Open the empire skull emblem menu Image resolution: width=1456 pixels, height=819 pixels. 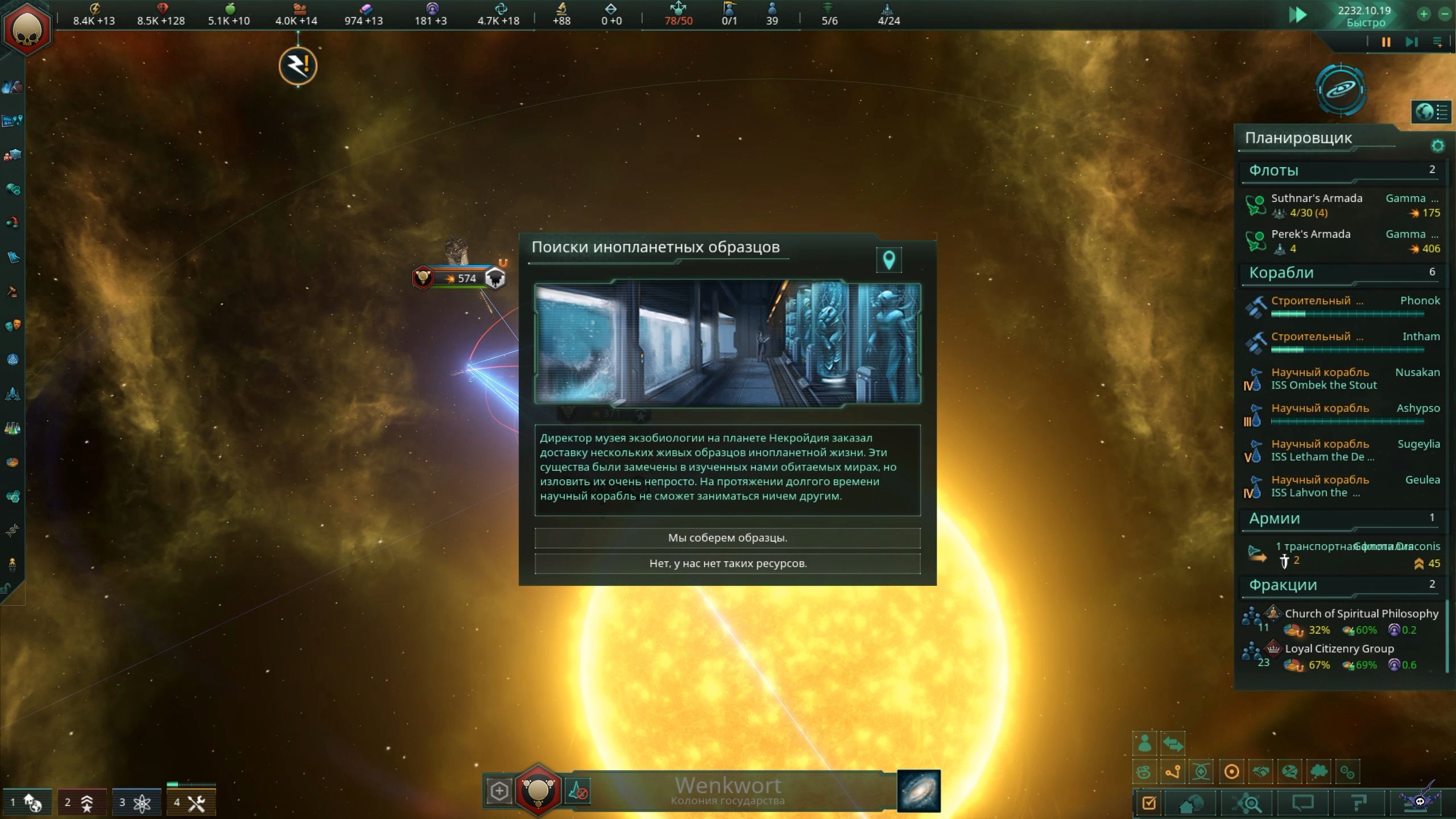pyautogui.click(x=27, y=30)
